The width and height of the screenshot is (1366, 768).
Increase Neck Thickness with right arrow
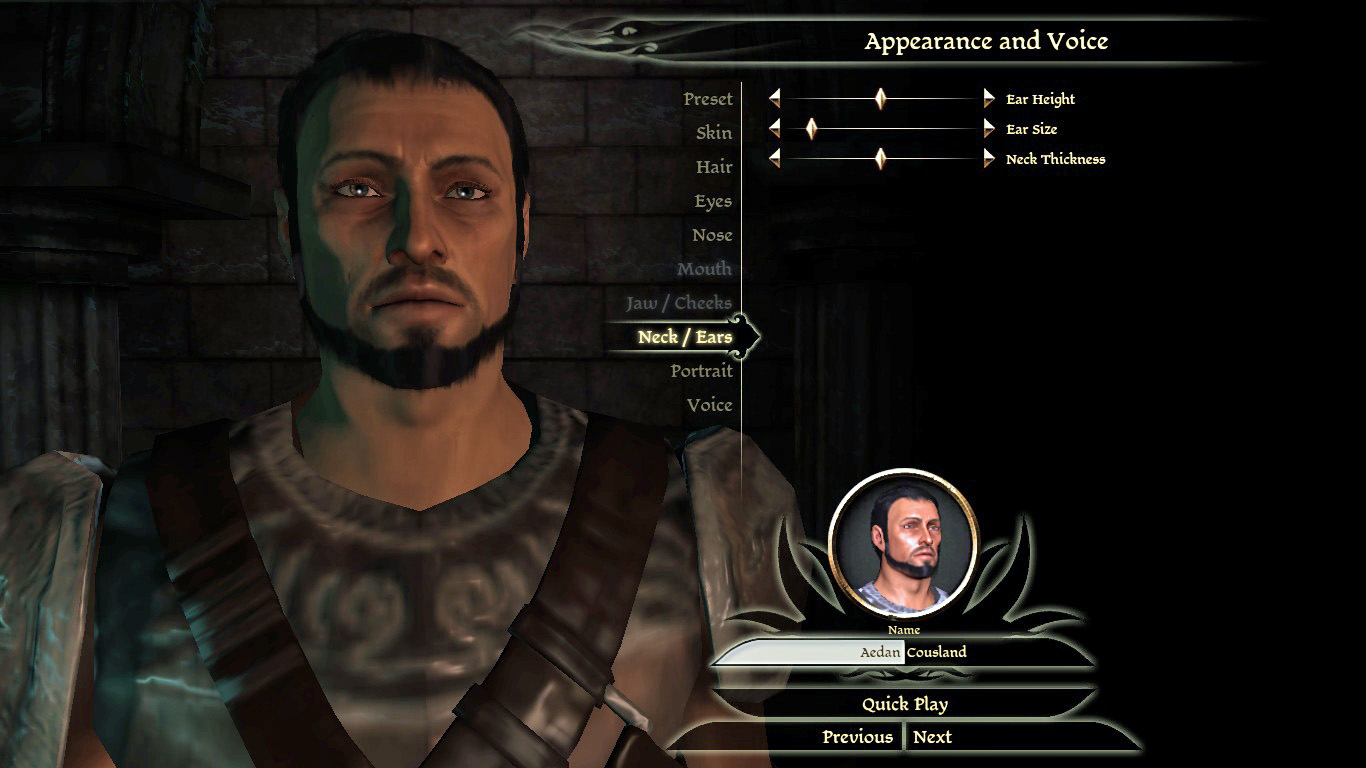pos(989,158)
